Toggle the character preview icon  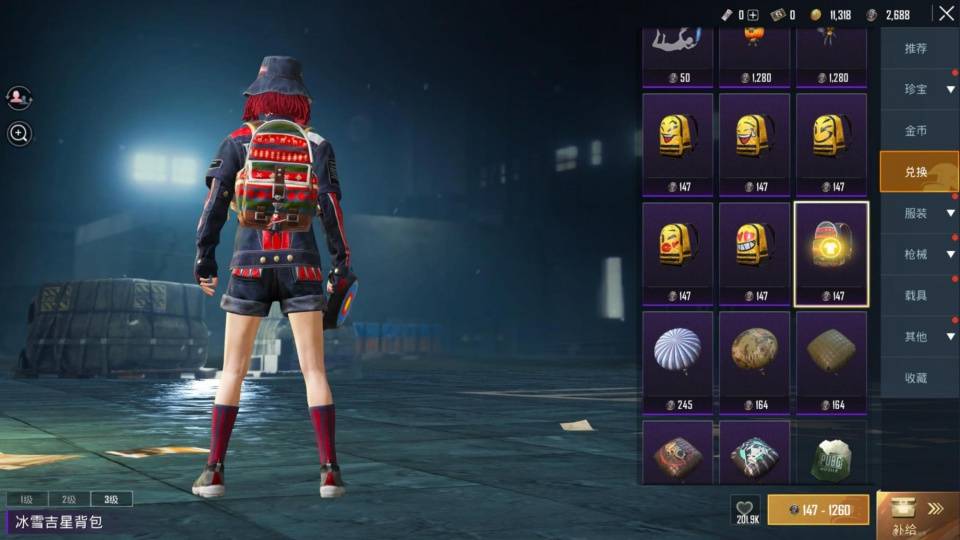pyautogui.click(x=19, y=97)
